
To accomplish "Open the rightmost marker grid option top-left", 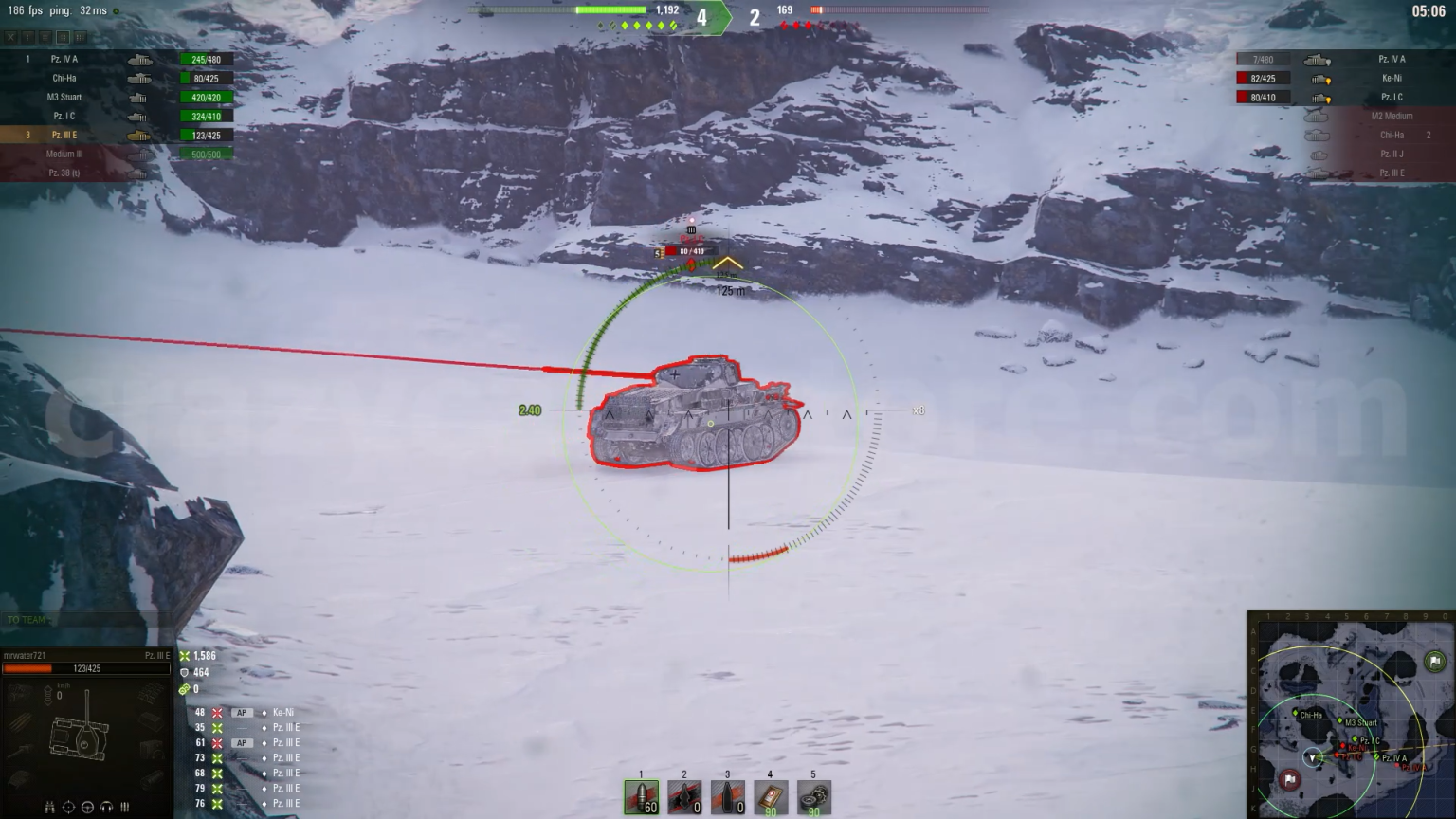I will tap(81, 37).
